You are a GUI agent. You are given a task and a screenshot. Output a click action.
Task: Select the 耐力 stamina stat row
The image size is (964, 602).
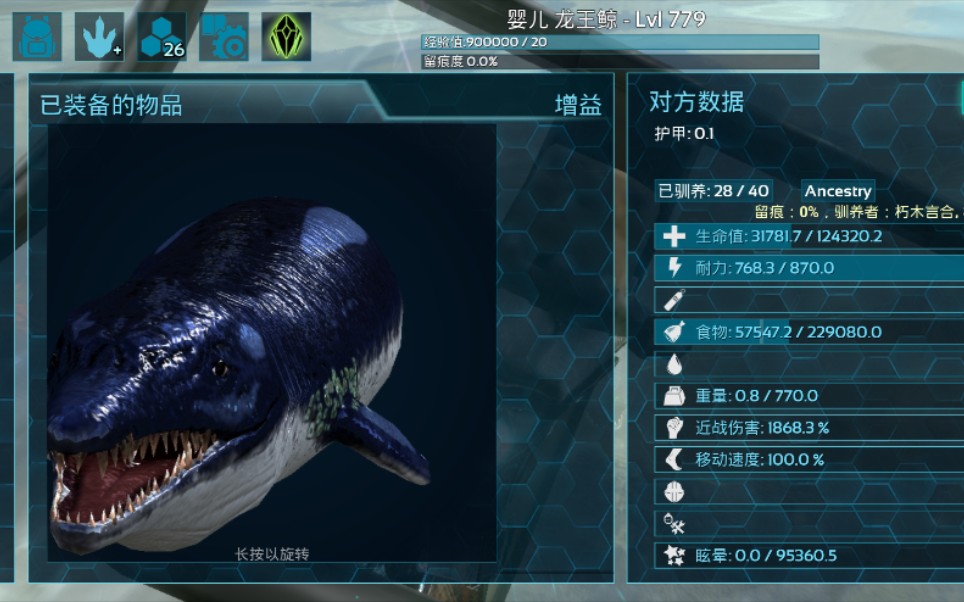(809, 268)
